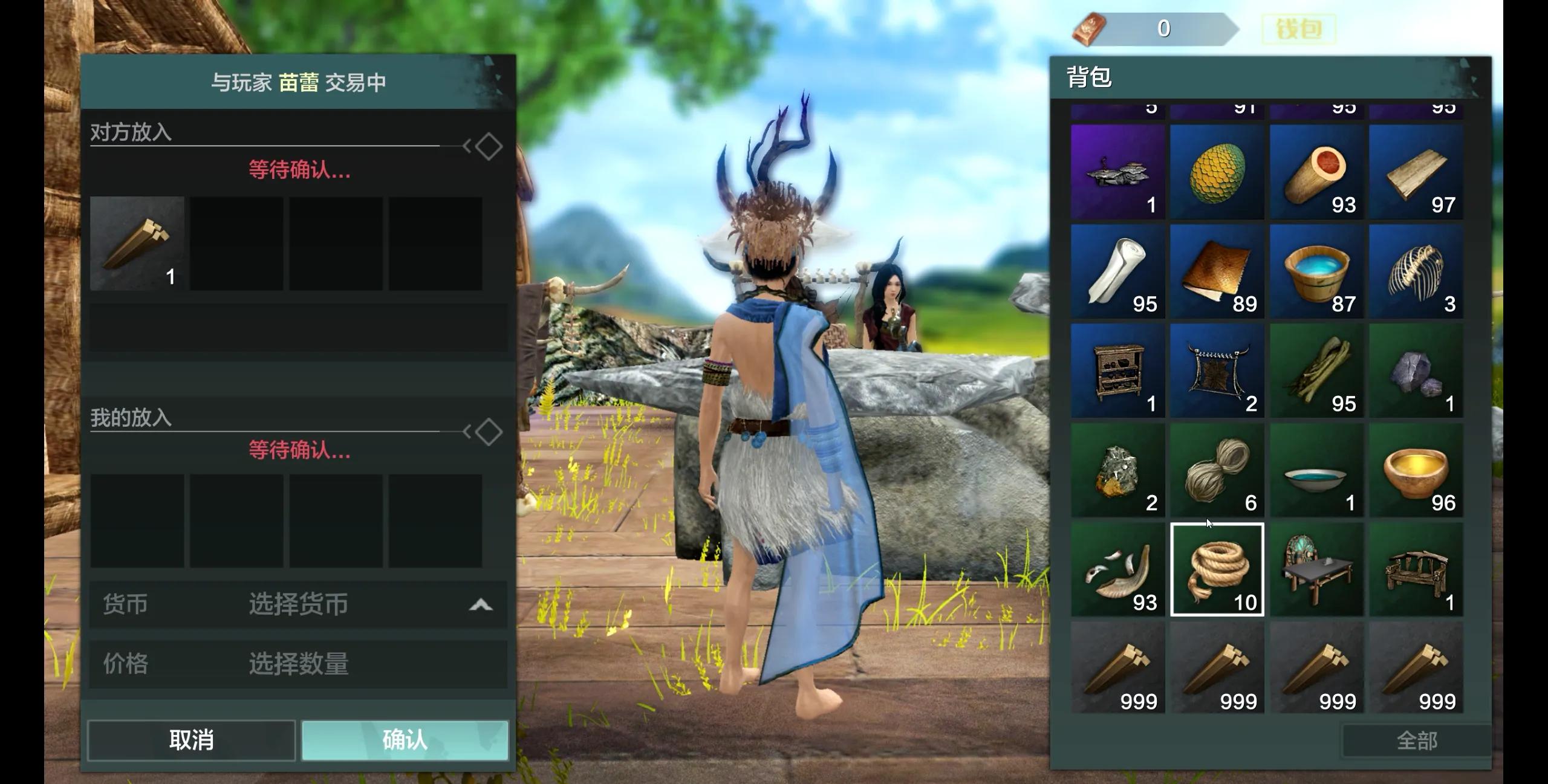Select the 全部 filter in backpack
Screen dimensions: 1548x784
tap(1416, 740)
